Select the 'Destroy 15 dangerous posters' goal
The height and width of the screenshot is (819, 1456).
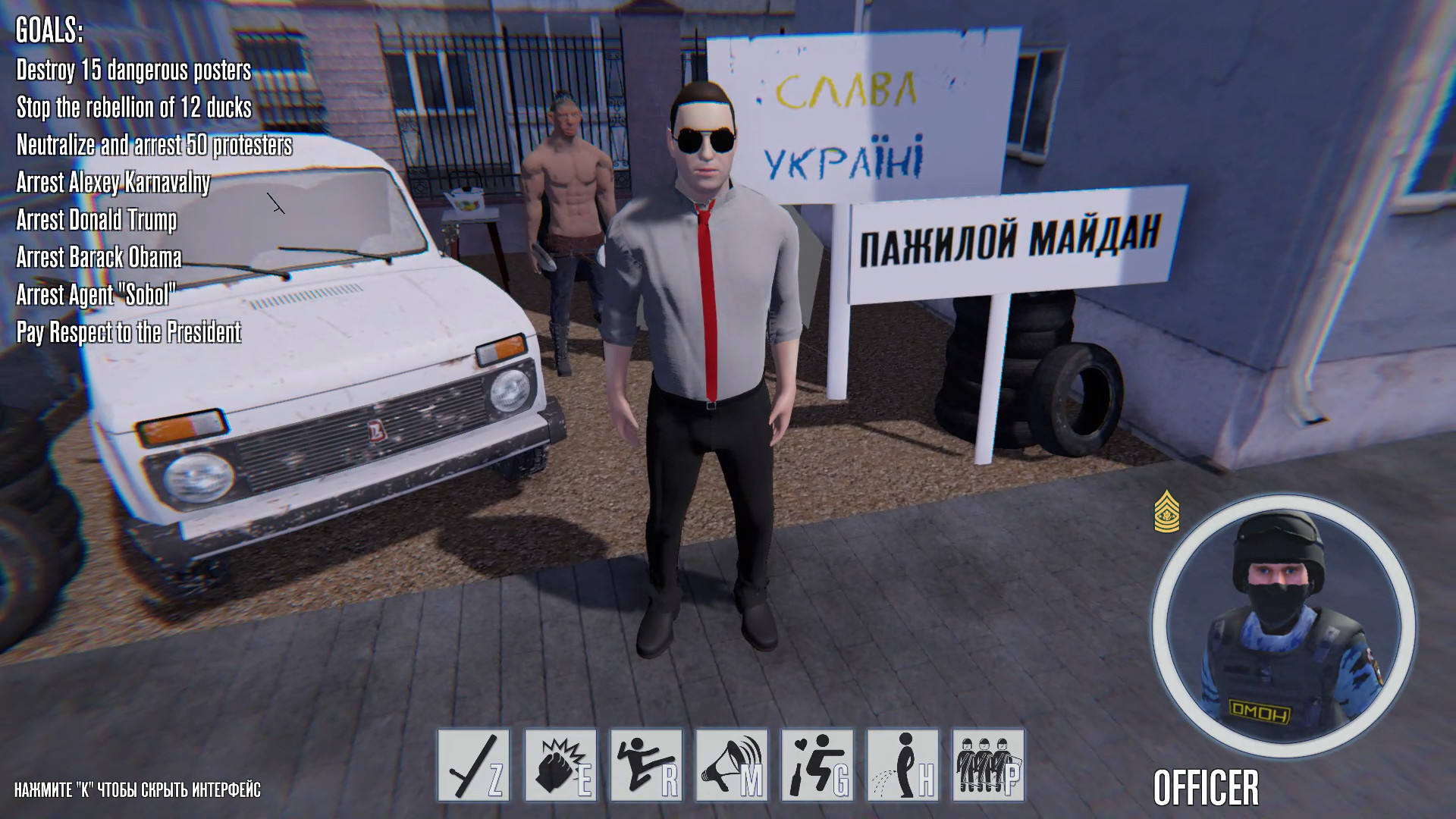(133, 71)
